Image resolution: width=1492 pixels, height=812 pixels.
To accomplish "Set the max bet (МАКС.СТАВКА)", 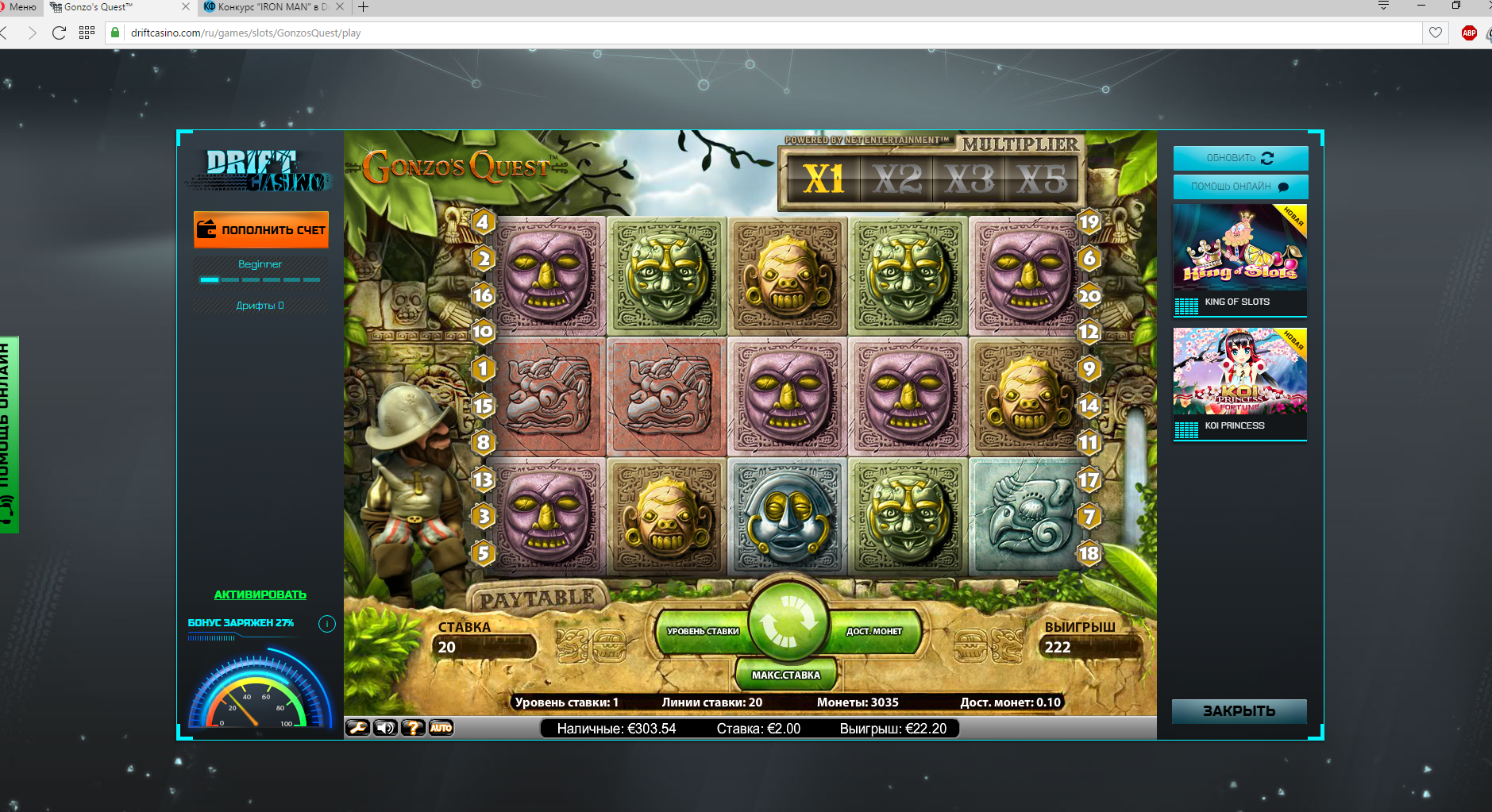I will pyautogui.click(x=785, y=675).
